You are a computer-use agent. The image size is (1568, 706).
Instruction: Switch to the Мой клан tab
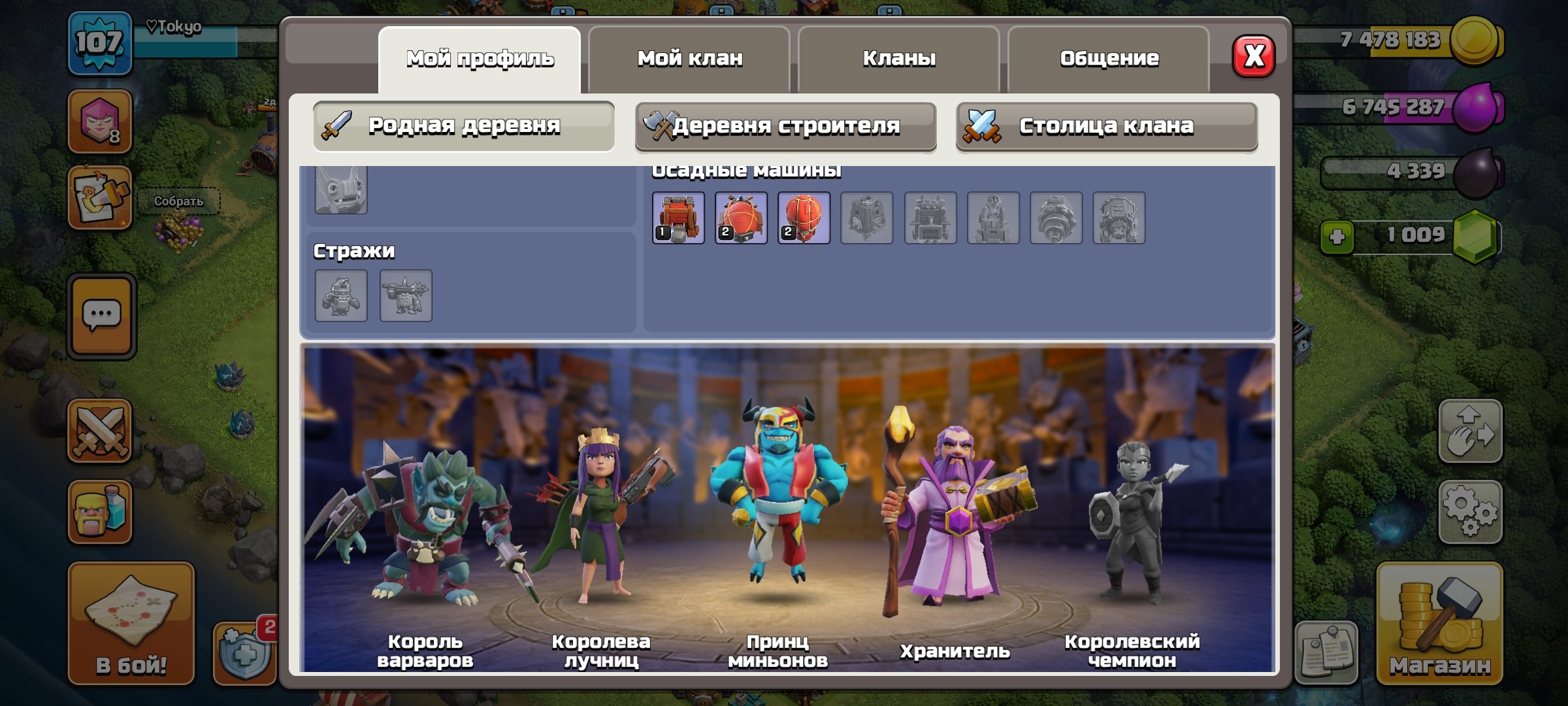(690, 59)
